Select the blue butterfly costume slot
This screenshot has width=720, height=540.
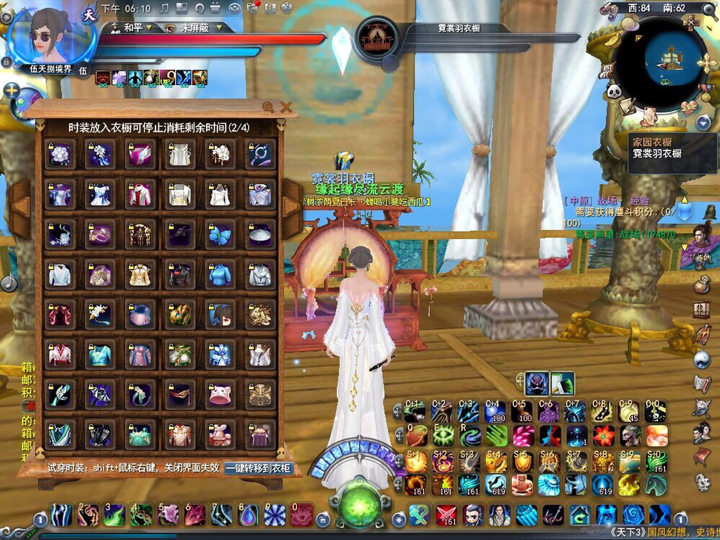click(220, 232)
